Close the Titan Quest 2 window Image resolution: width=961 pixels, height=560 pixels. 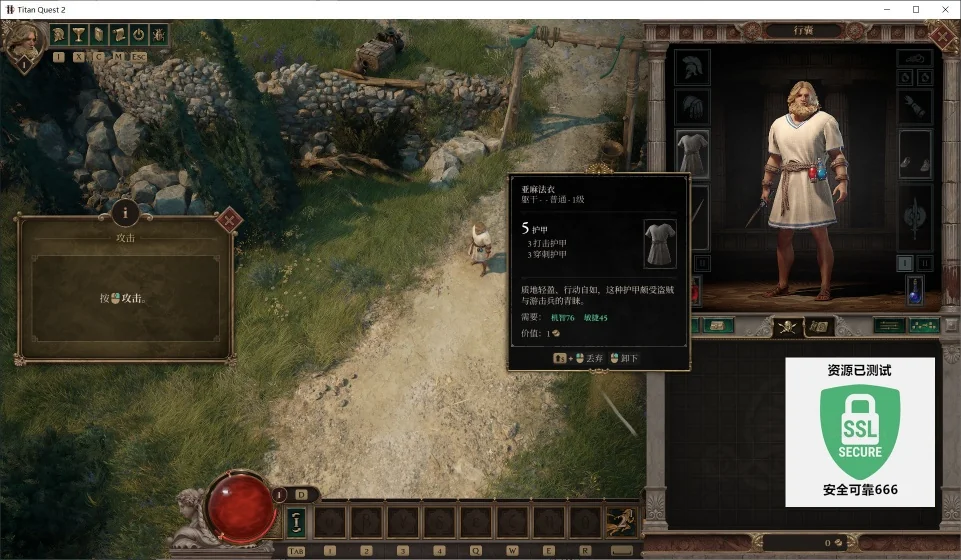pyautogui.click(x=945, y=9)
